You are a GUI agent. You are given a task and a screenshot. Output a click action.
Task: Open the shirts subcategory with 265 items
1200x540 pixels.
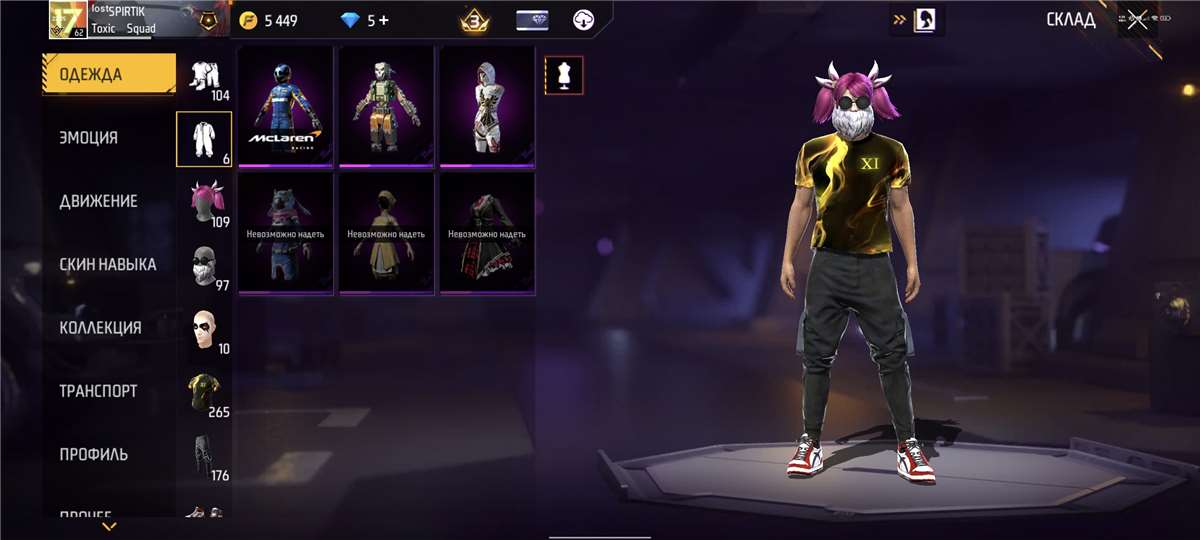(205, 392)
